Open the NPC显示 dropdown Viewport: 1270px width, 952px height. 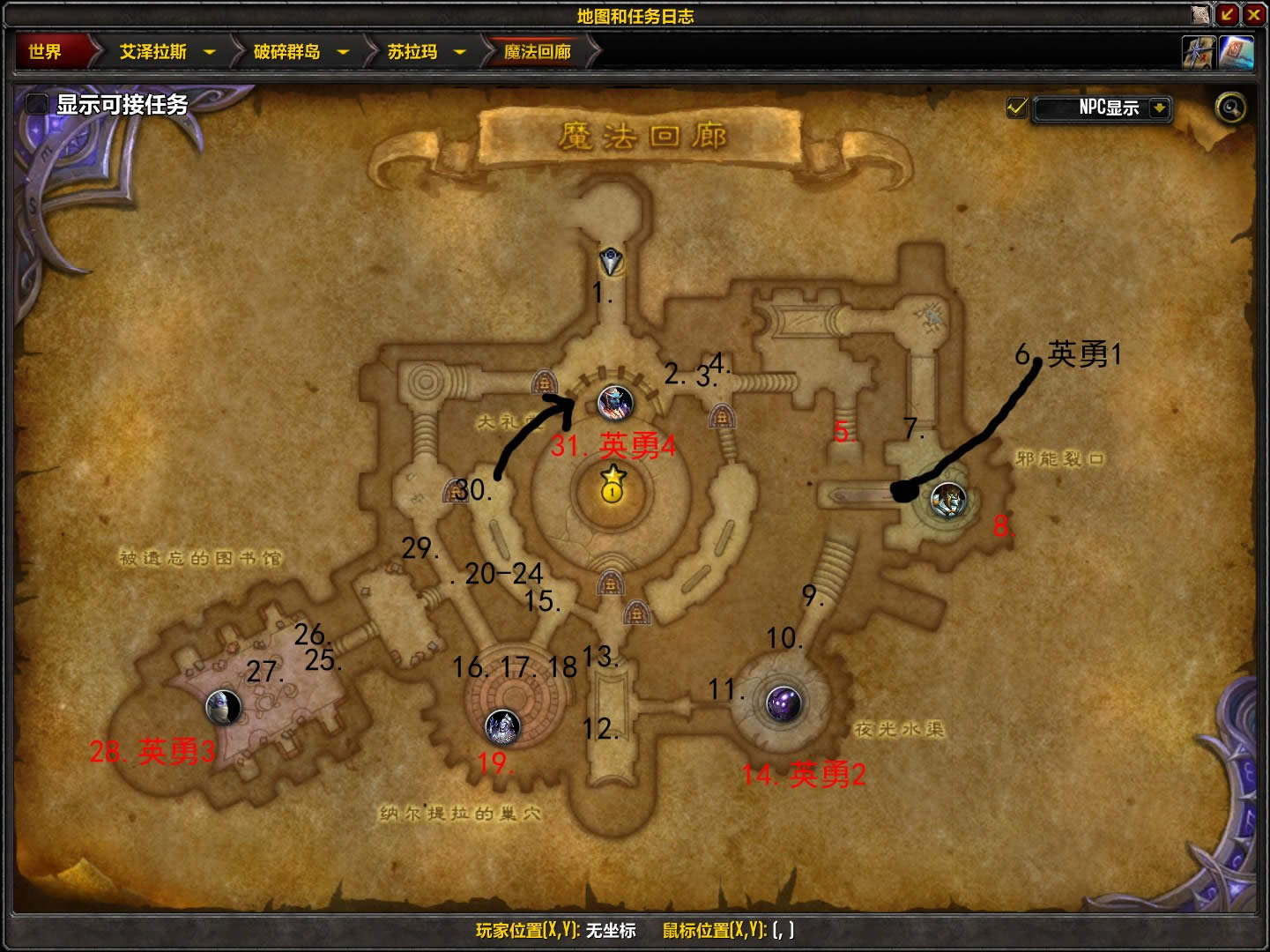click(x=1159, y=108)
